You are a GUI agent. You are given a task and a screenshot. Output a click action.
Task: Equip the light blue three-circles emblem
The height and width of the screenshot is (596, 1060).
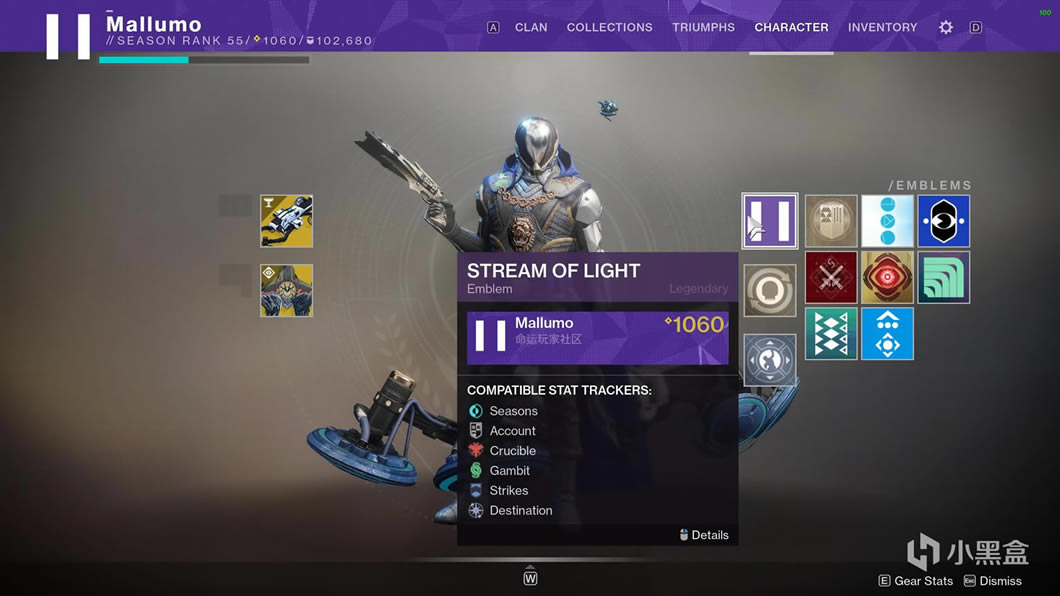887,221
